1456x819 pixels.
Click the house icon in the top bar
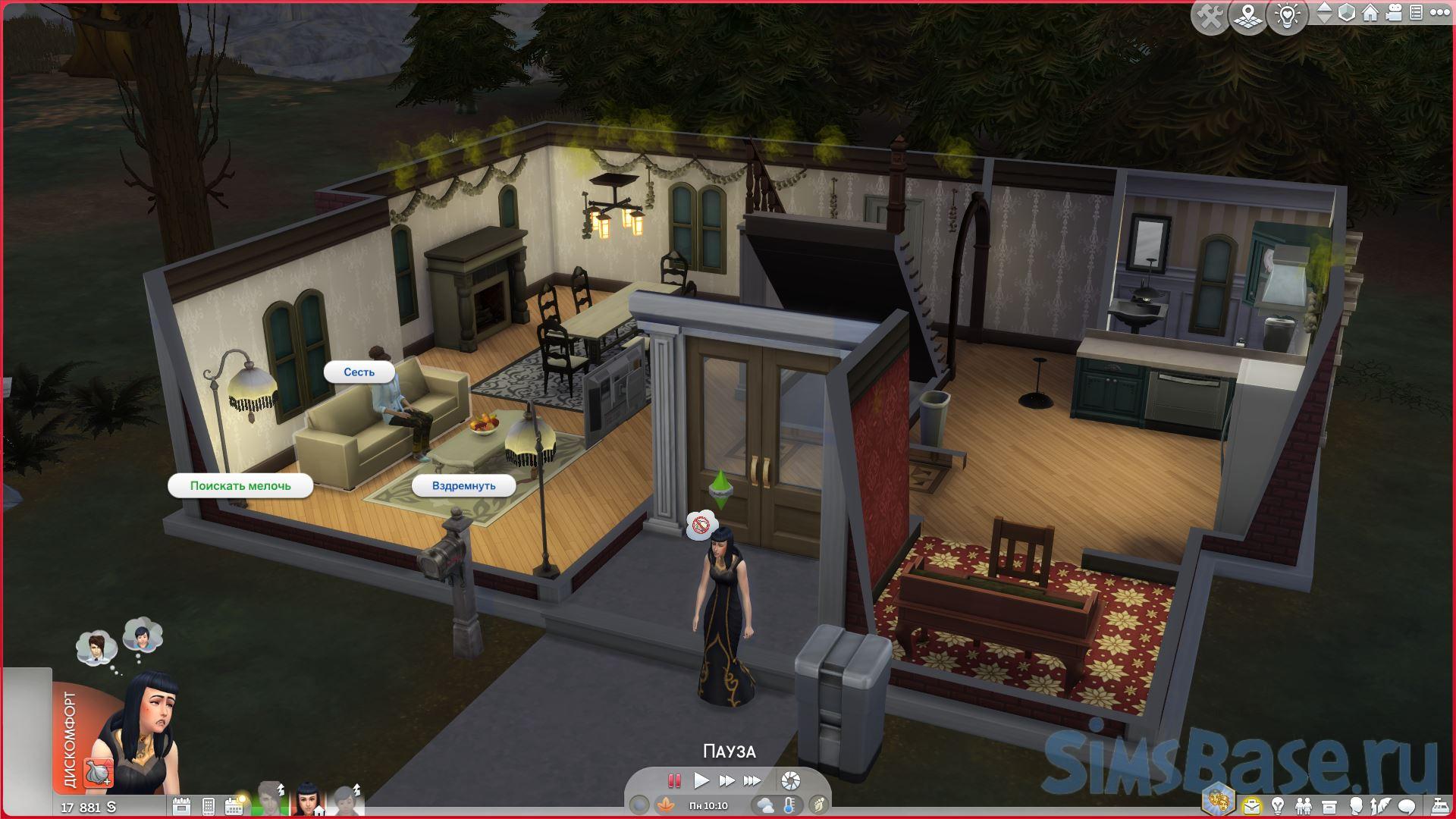[x=1370, y=13]
